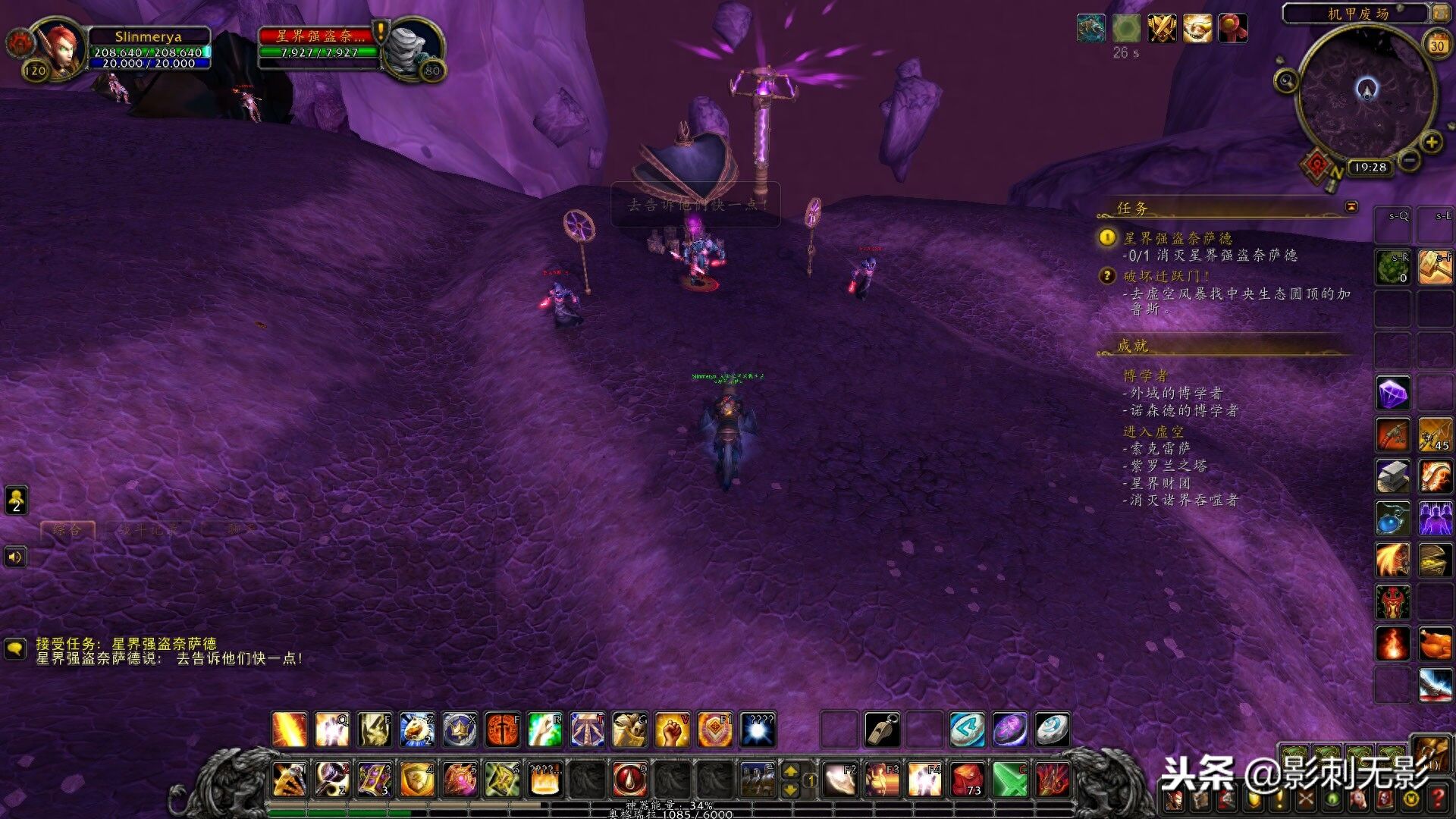The image size is (1456, 819).
Task: Toggle the speaker voice chat button
Action: coord(15,557)
